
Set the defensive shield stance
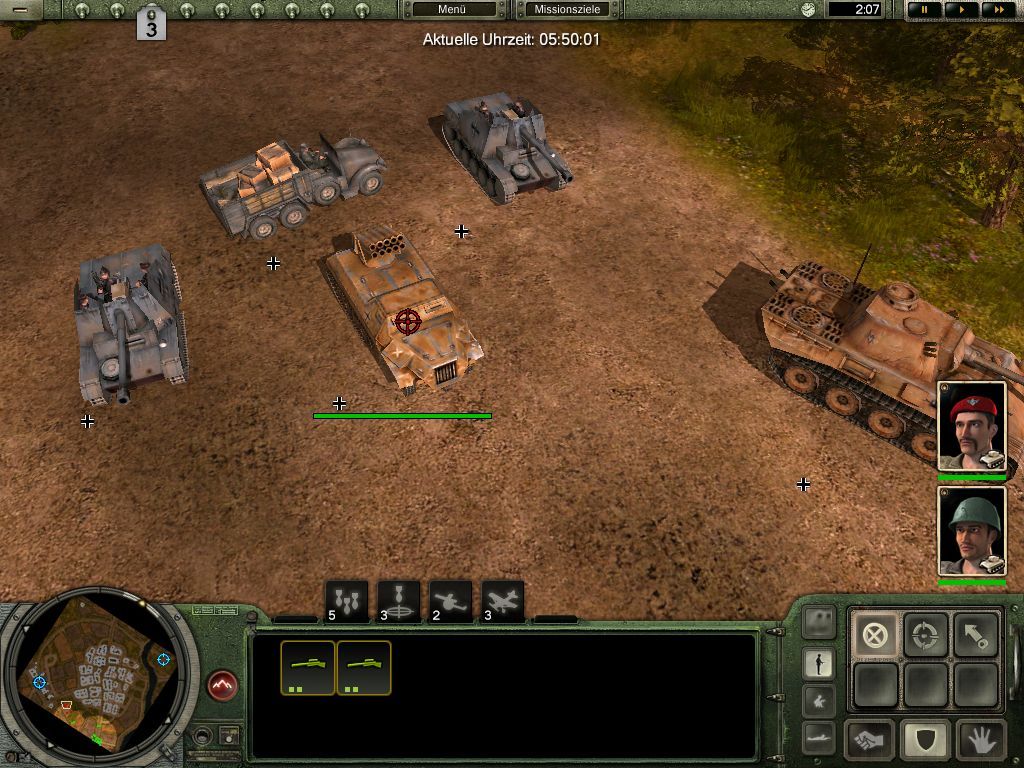[x=925, y=741]
